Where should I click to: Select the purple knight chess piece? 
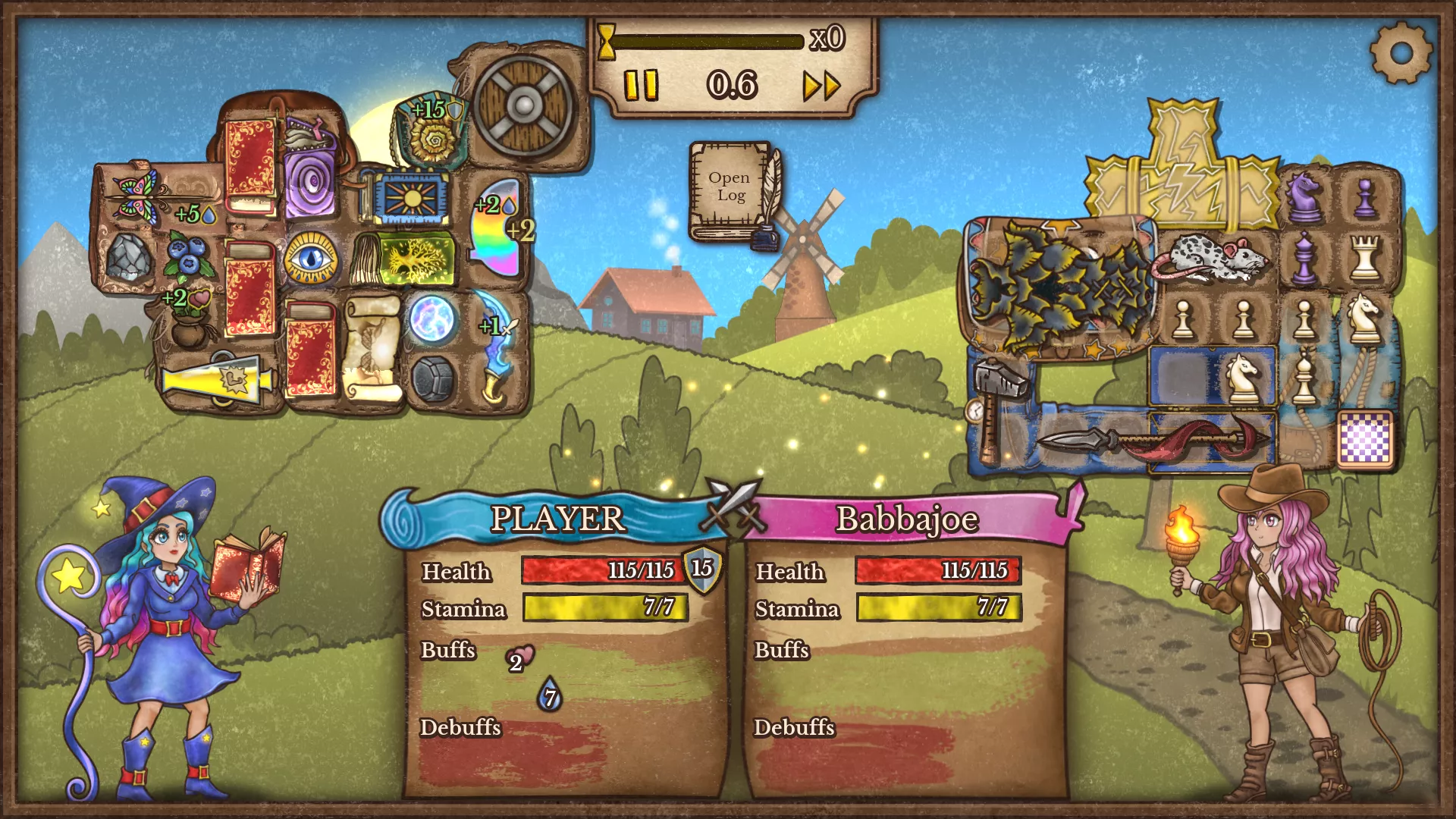[x=1304, y=196]
